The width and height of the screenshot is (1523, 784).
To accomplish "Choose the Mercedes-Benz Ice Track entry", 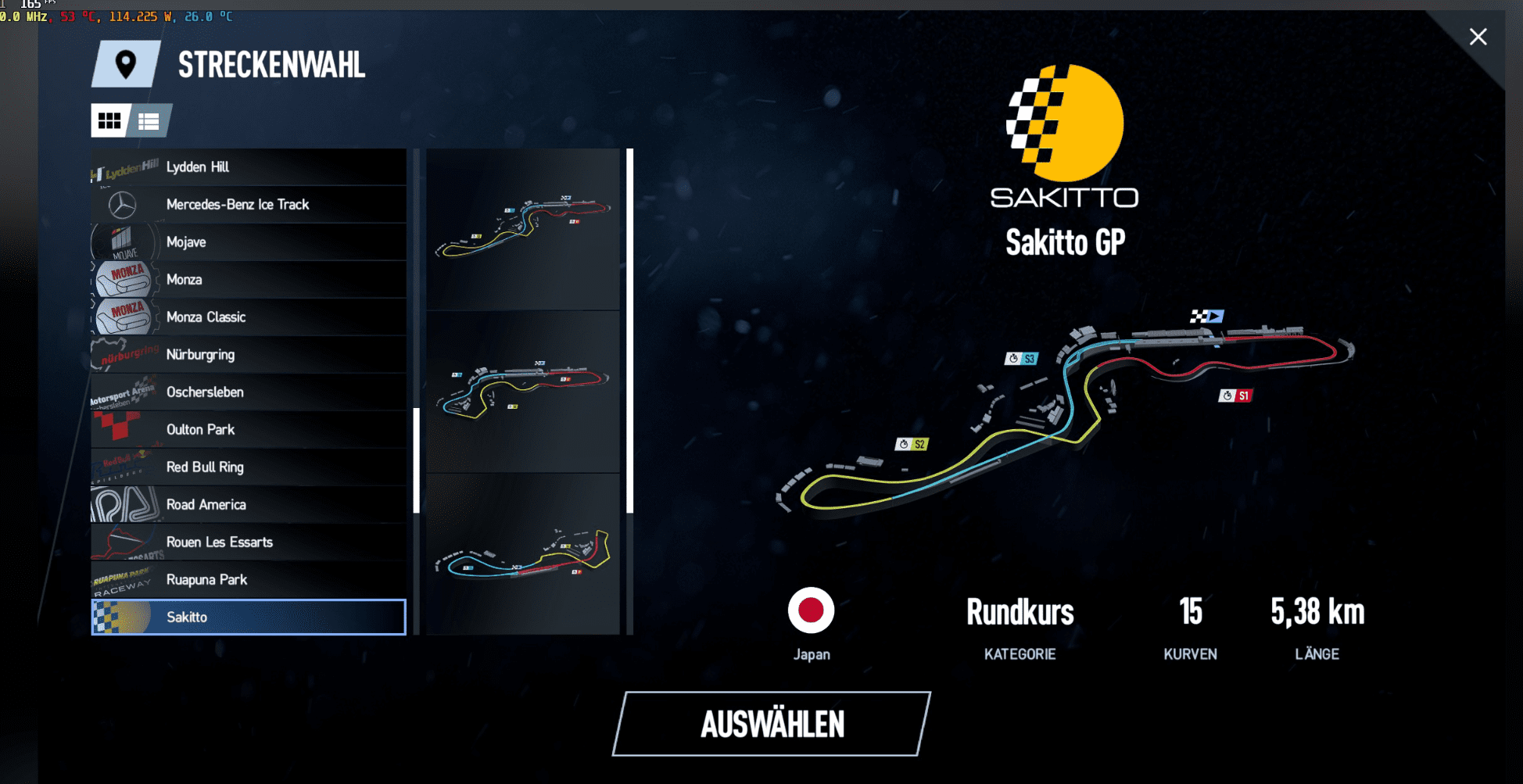I will [249, 205].
